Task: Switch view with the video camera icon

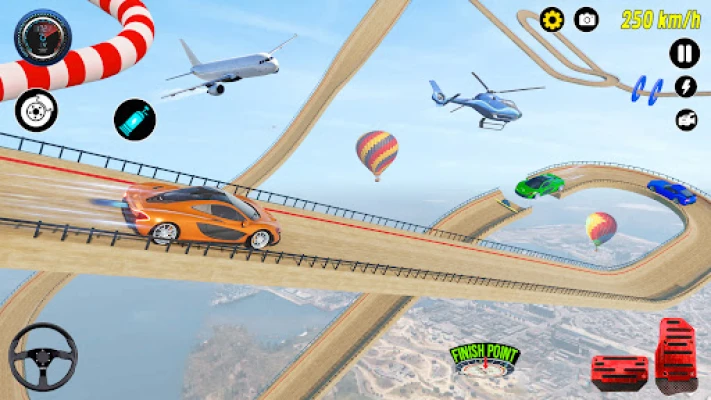Action: pos(686,120)
